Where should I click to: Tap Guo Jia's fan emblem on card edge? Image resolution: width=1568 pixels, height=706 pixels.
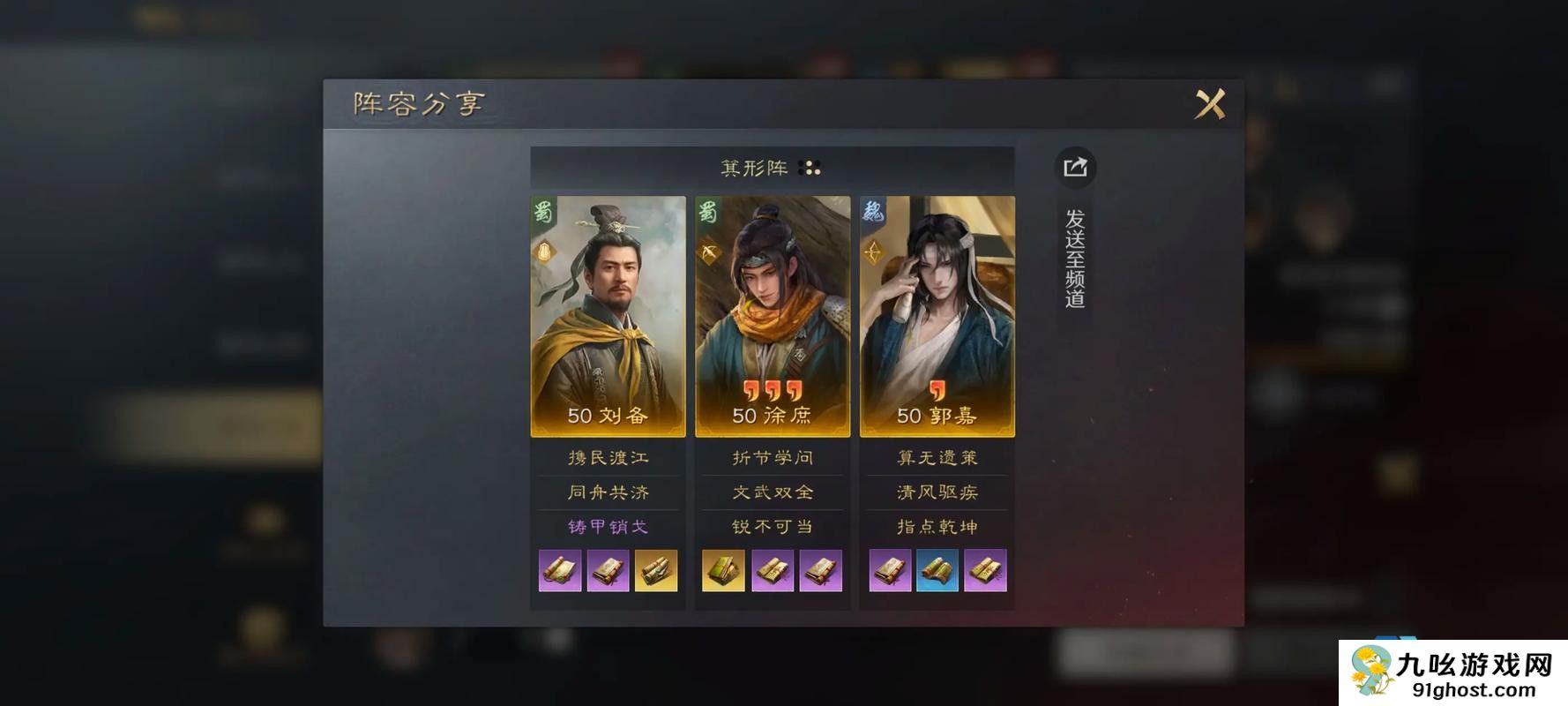pyautogui.click(x=873, y=254)
